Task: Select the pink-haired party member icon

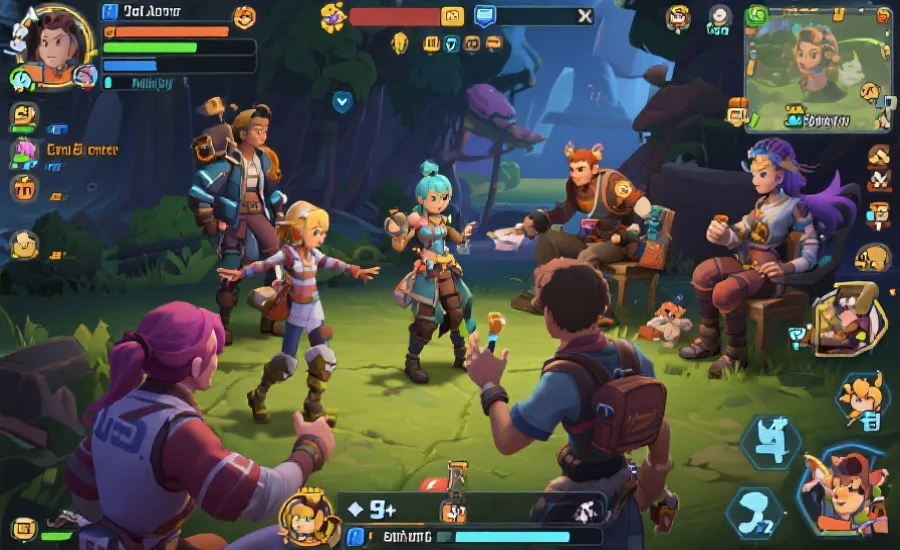Action: 23,152
